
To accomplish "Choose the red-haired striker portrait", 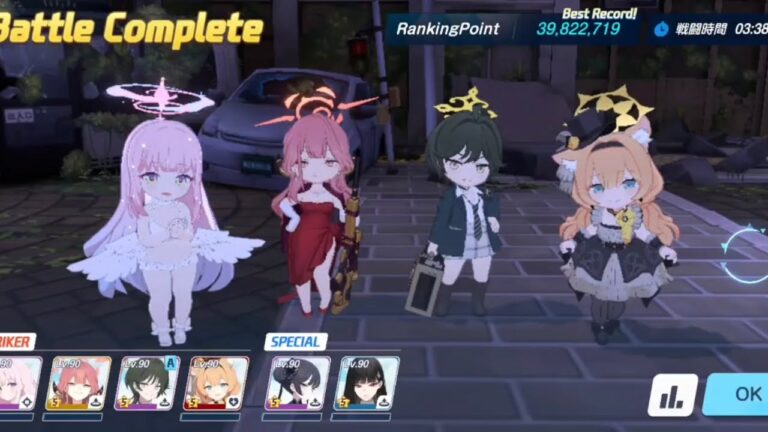I will coord(79,384).
